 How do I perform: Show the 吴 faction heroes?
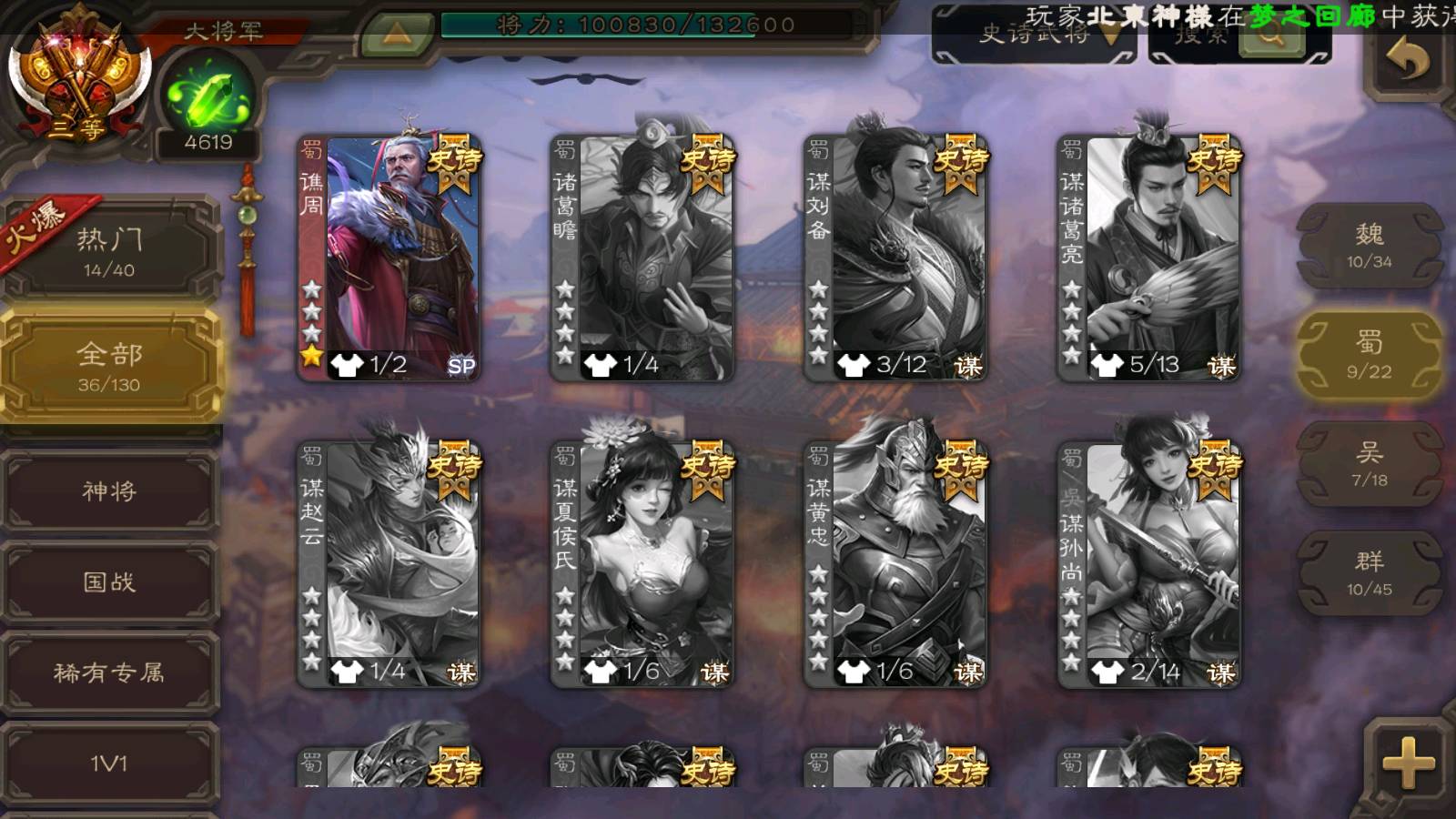(x=1369, y=464)
